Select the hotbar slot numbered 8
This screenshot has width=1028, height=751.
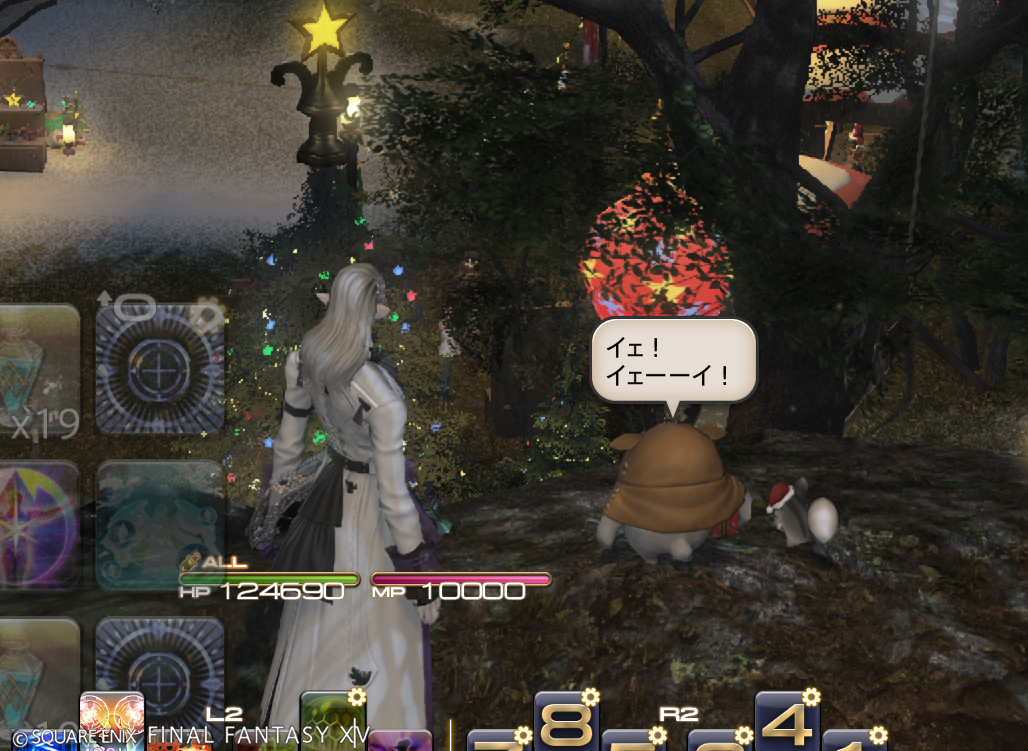pos(565,722)
